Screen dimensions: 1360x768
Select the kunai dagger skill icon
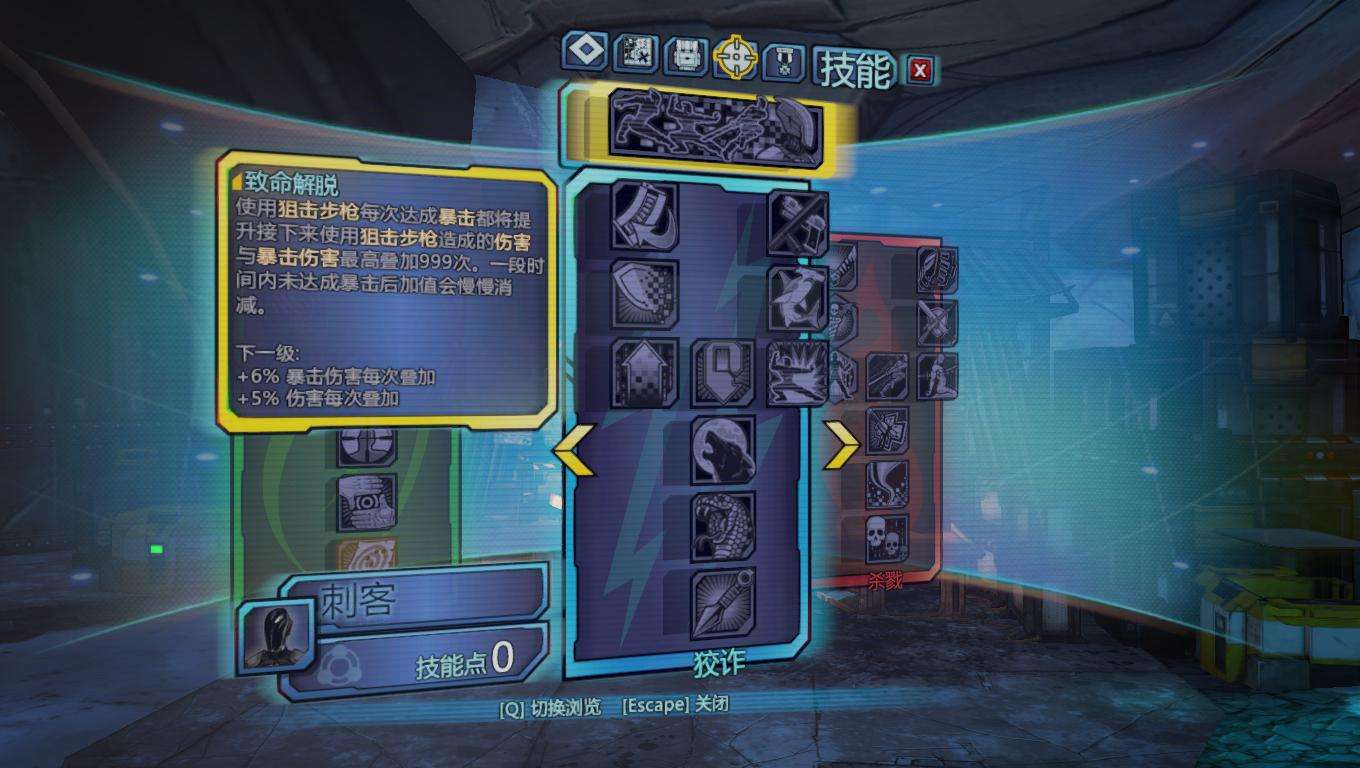[x=722, y=603]
